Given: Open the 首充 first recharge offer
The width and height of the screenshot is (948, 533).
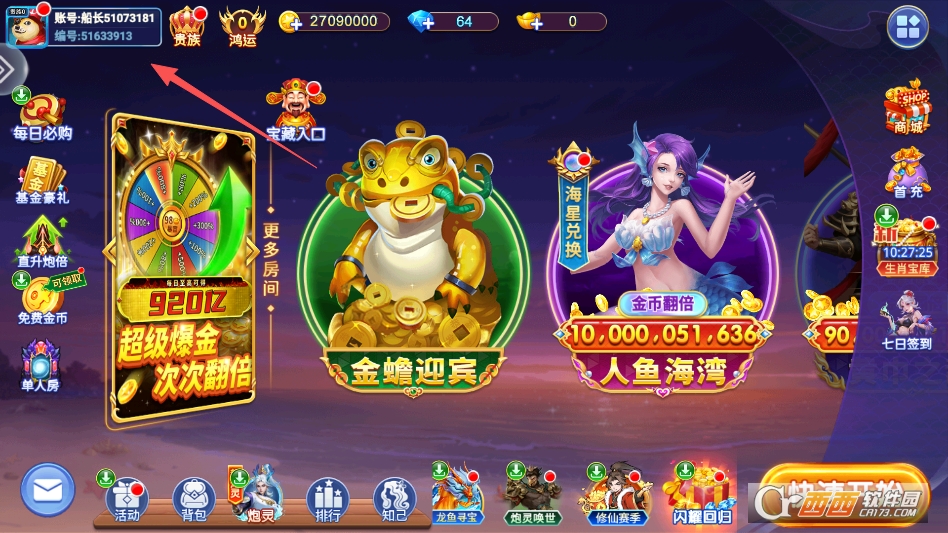Looking at the screenshot, I should coord(907,172).
